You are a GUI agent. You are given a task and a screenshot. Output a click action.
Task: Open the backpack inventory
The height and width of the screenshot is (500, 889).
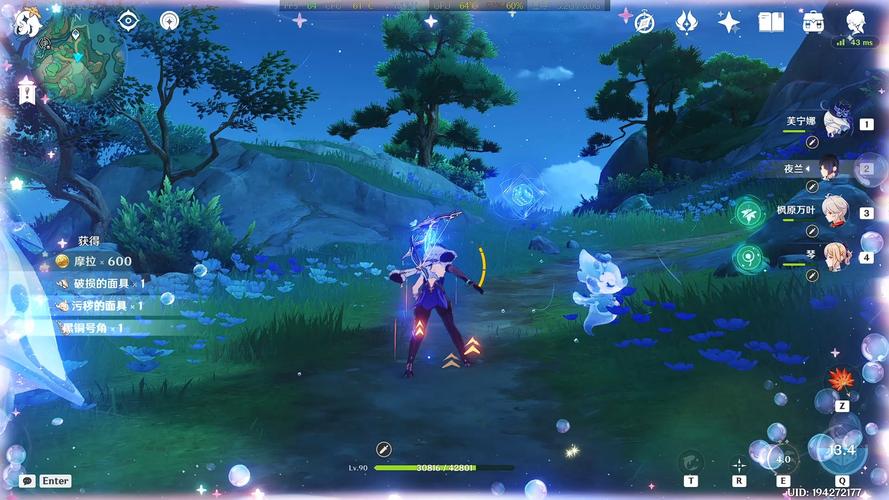pos(812,22)
